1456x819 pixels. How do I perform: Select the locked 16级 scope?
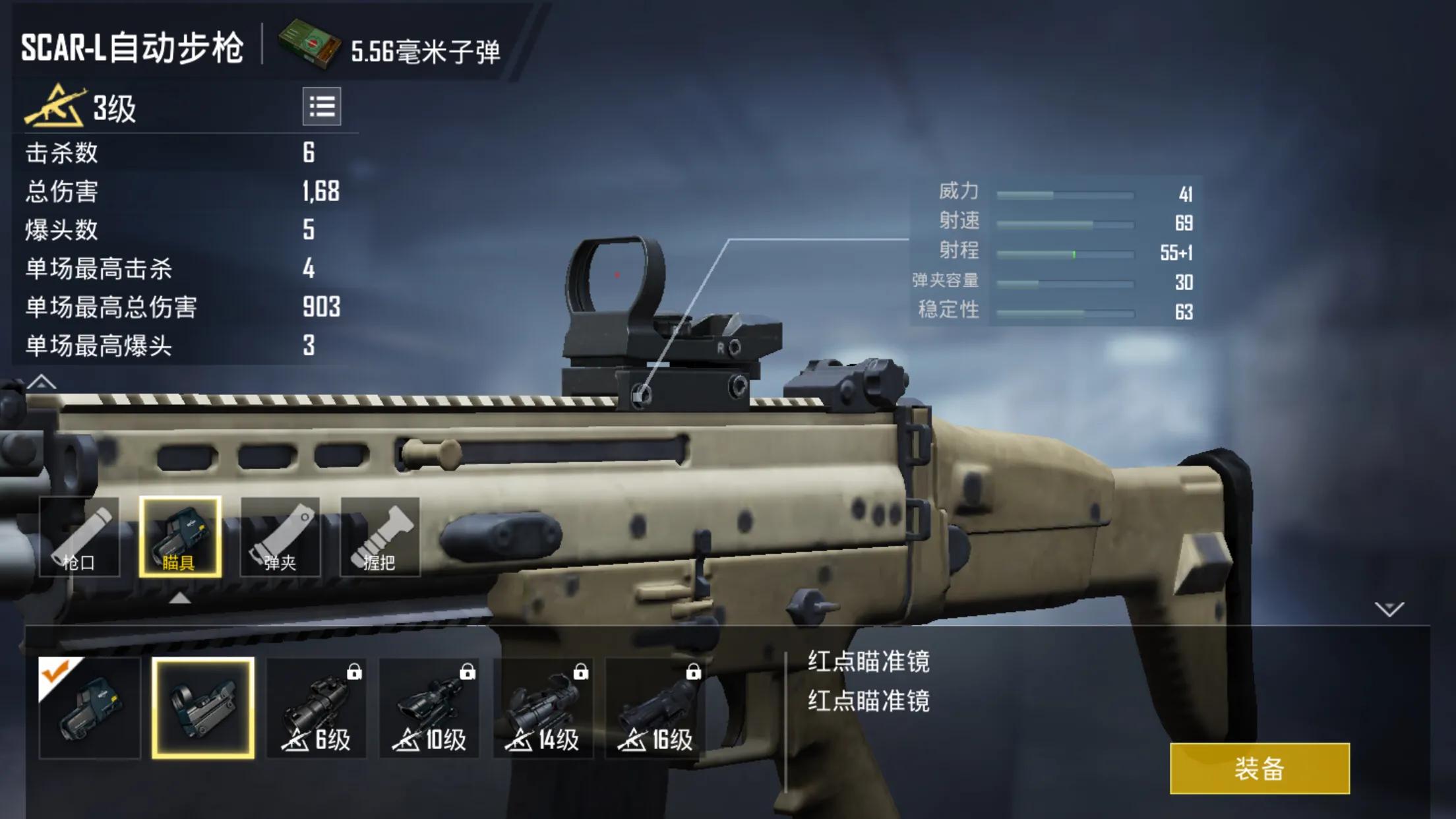tap(655, 708)
